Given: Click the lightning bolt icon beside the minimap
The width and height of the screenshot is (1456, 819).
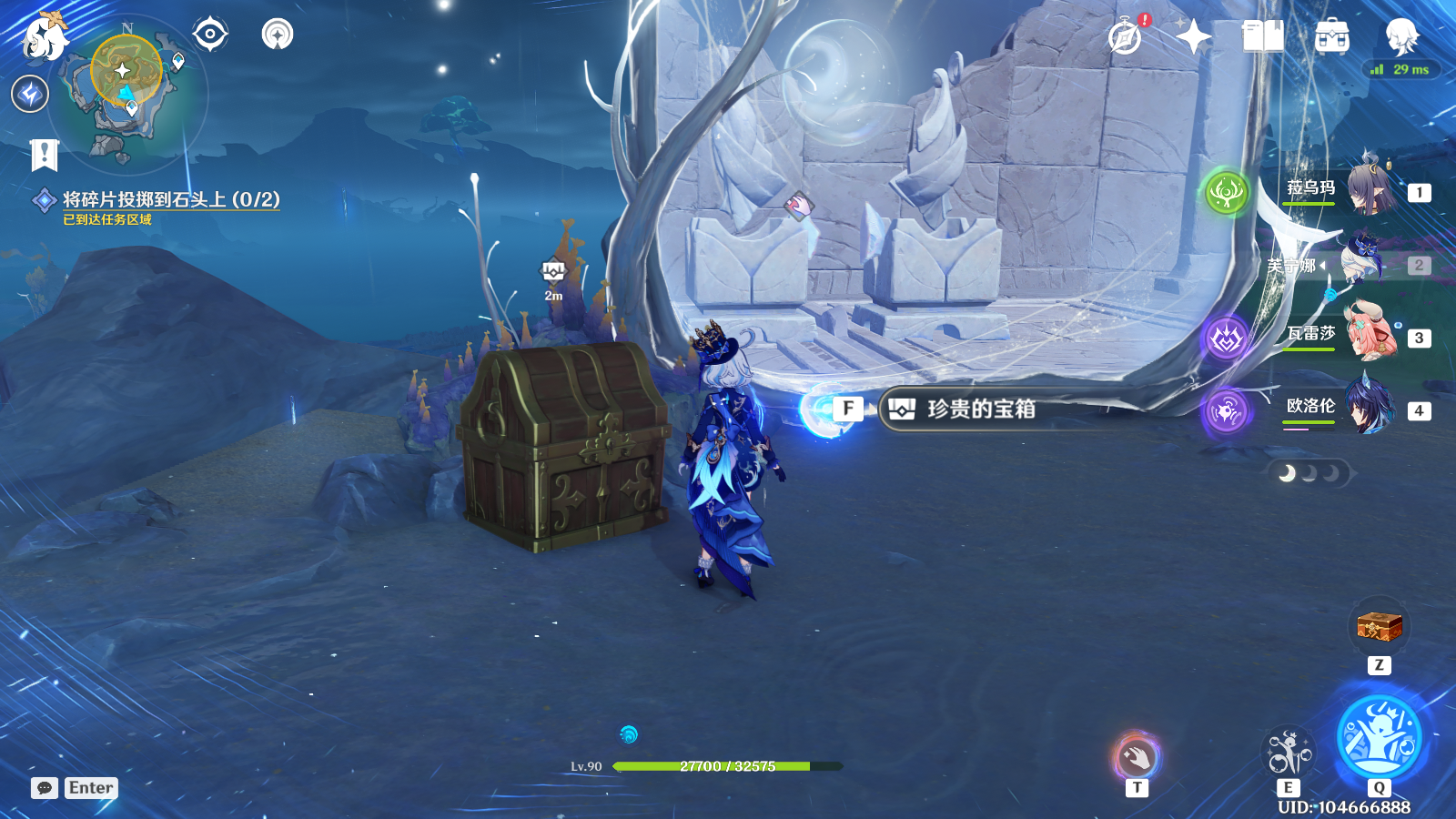Looking at the screenshot, I should [30, 94].
